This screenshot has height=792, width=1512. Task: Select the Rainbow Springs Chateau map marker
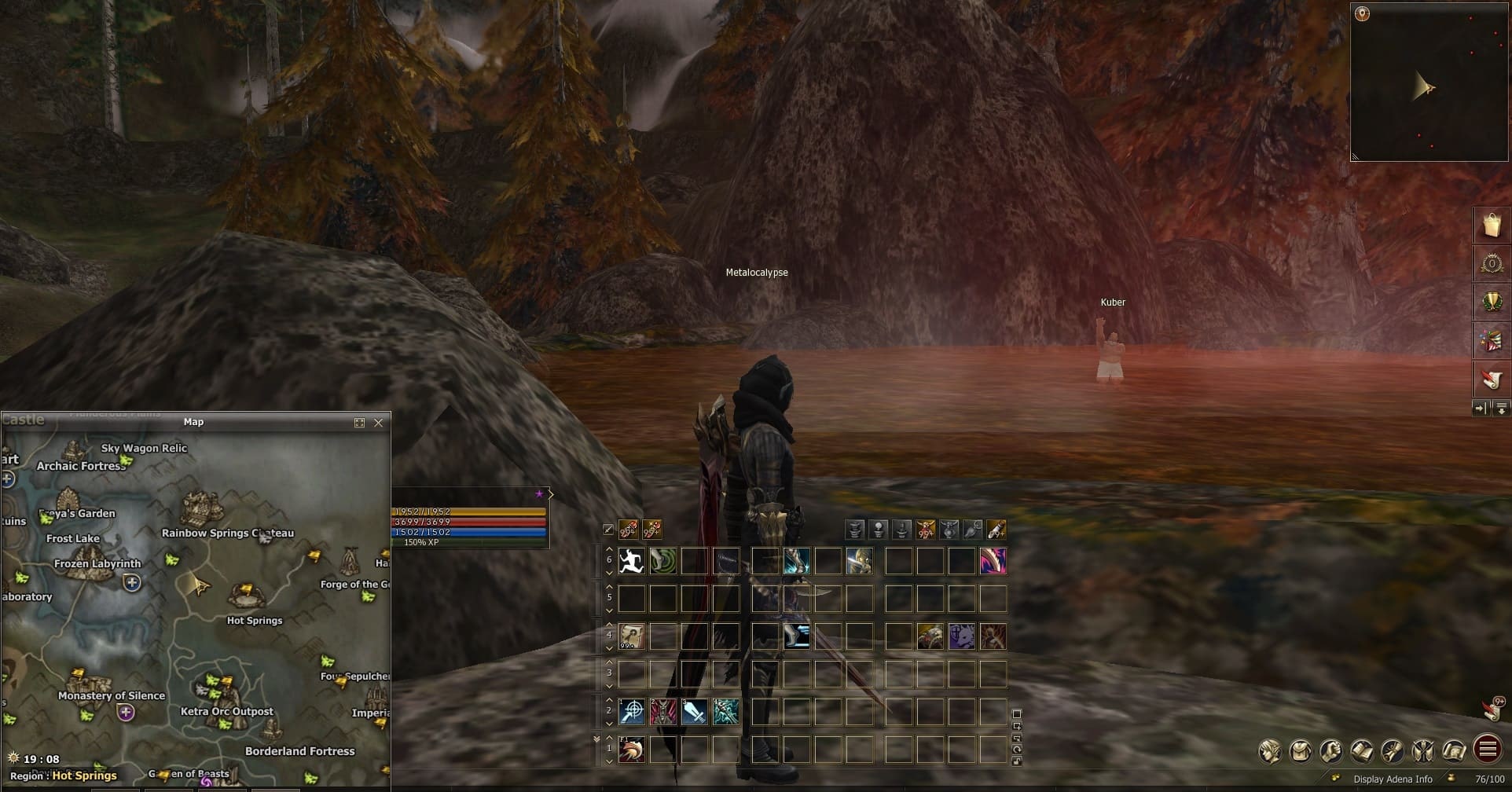[202, 508]
